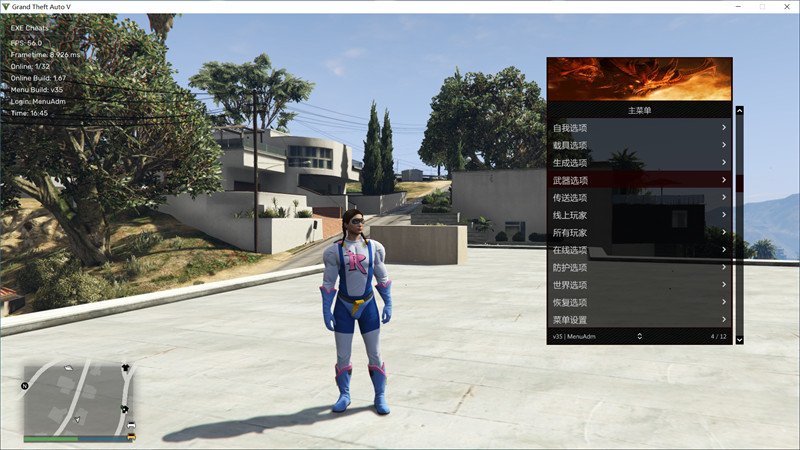Select 生成选项 in the cheat menu
Viewport: 800px width, 450px height.
639,163
